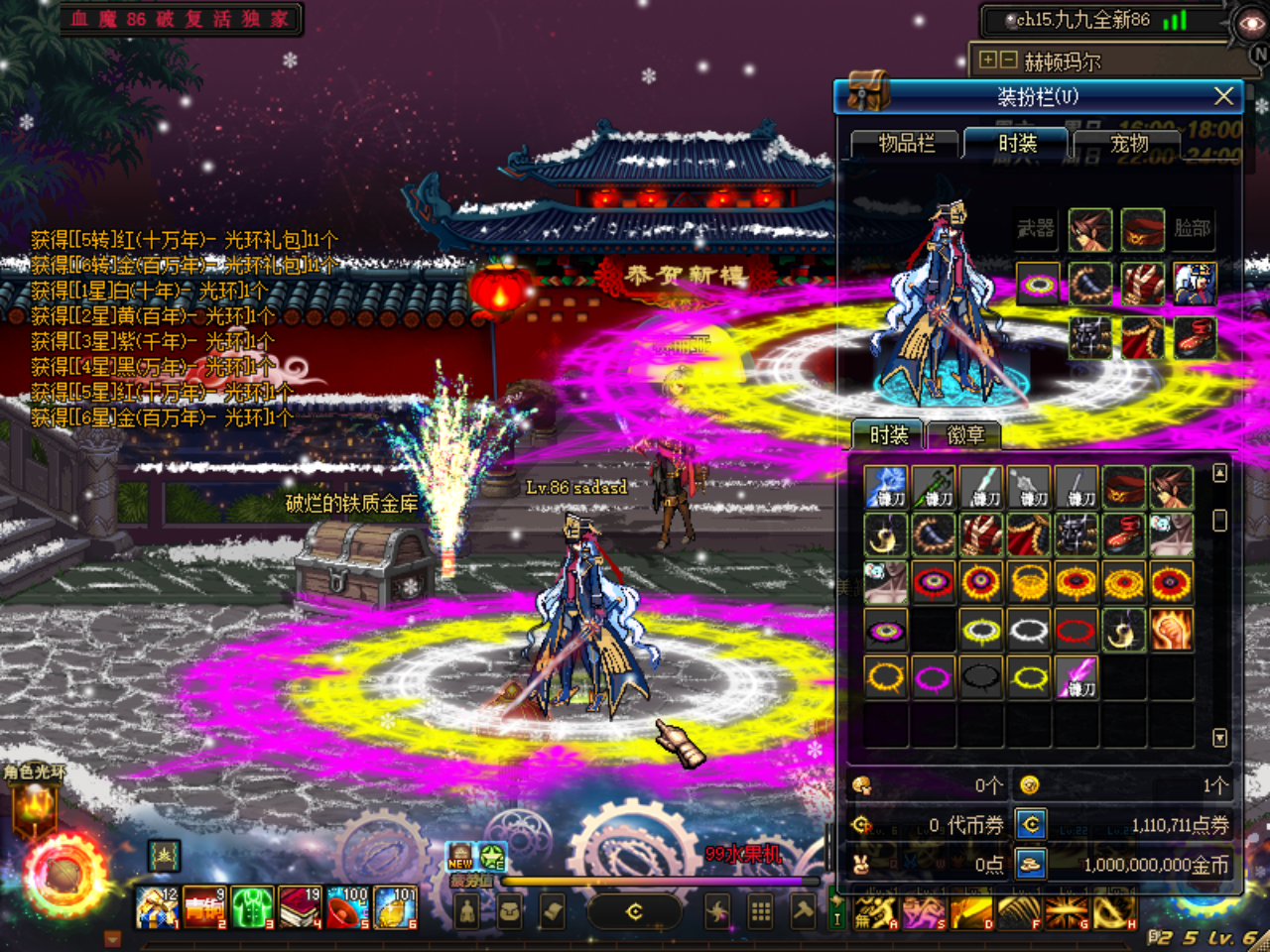Select the first 镰刀 scythe avatar thumbnail

tap(886, 486)
